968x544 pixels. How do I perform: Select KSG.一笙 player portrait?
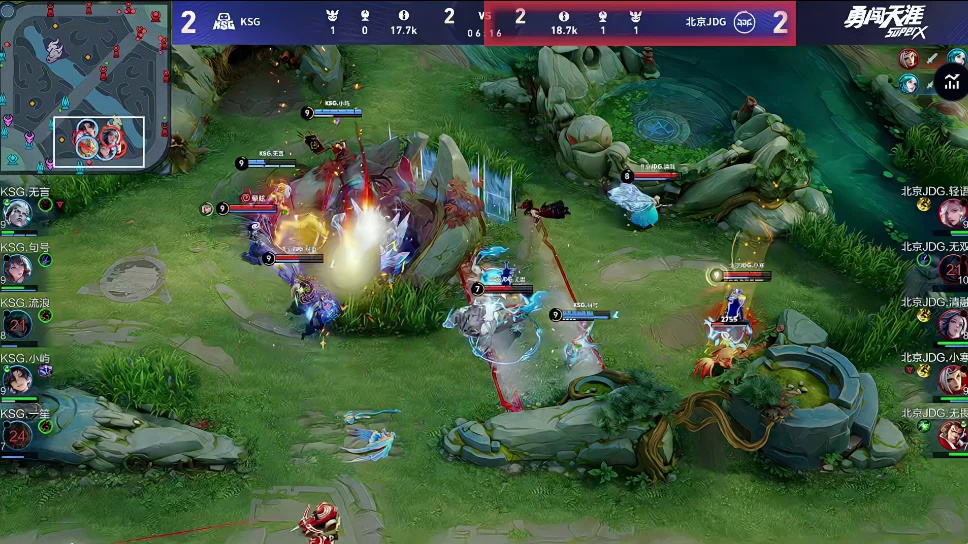17,436
